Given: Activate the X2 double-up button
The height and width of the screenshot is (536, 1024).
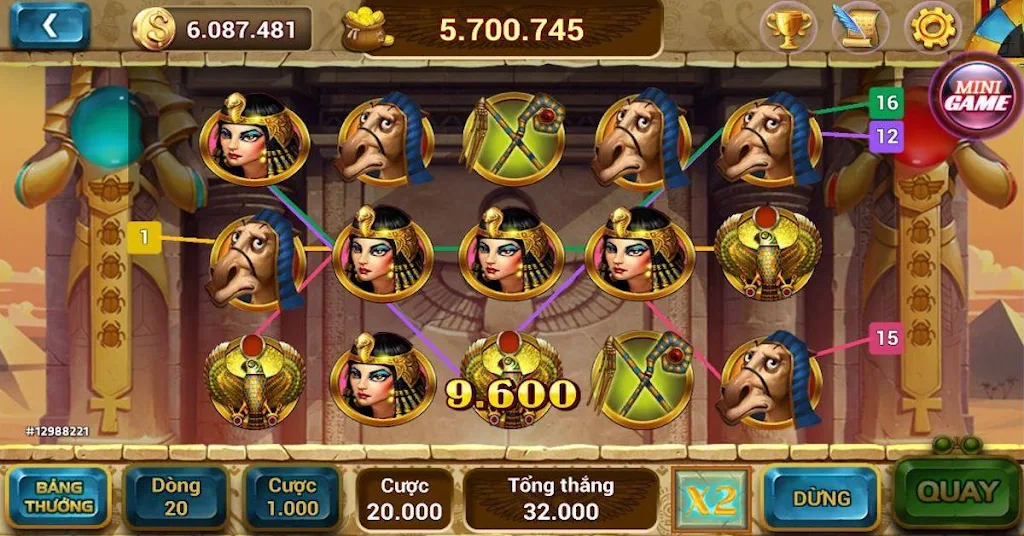Looking at the screenshot, I should 711,498.
